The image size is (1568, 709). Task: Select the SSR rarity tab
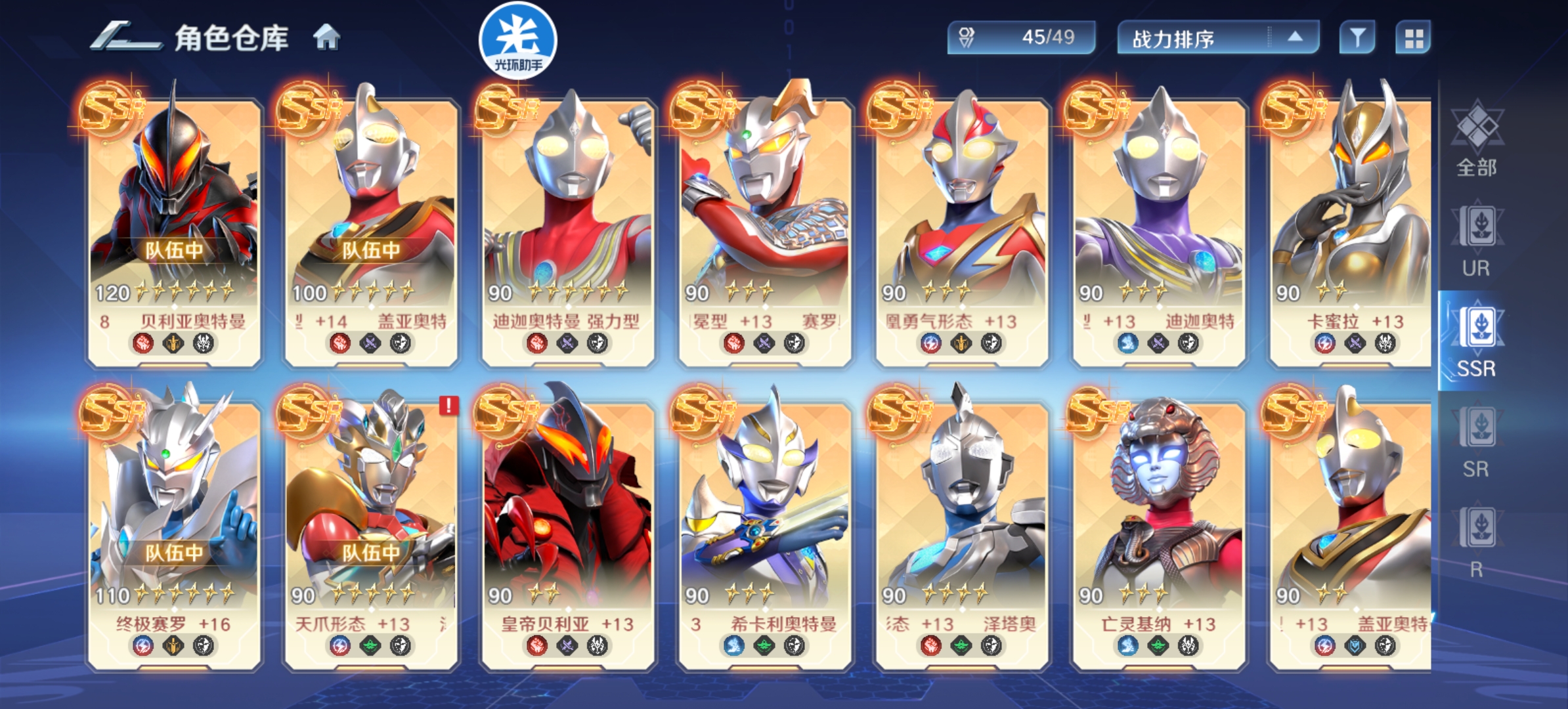(1476, 341)
